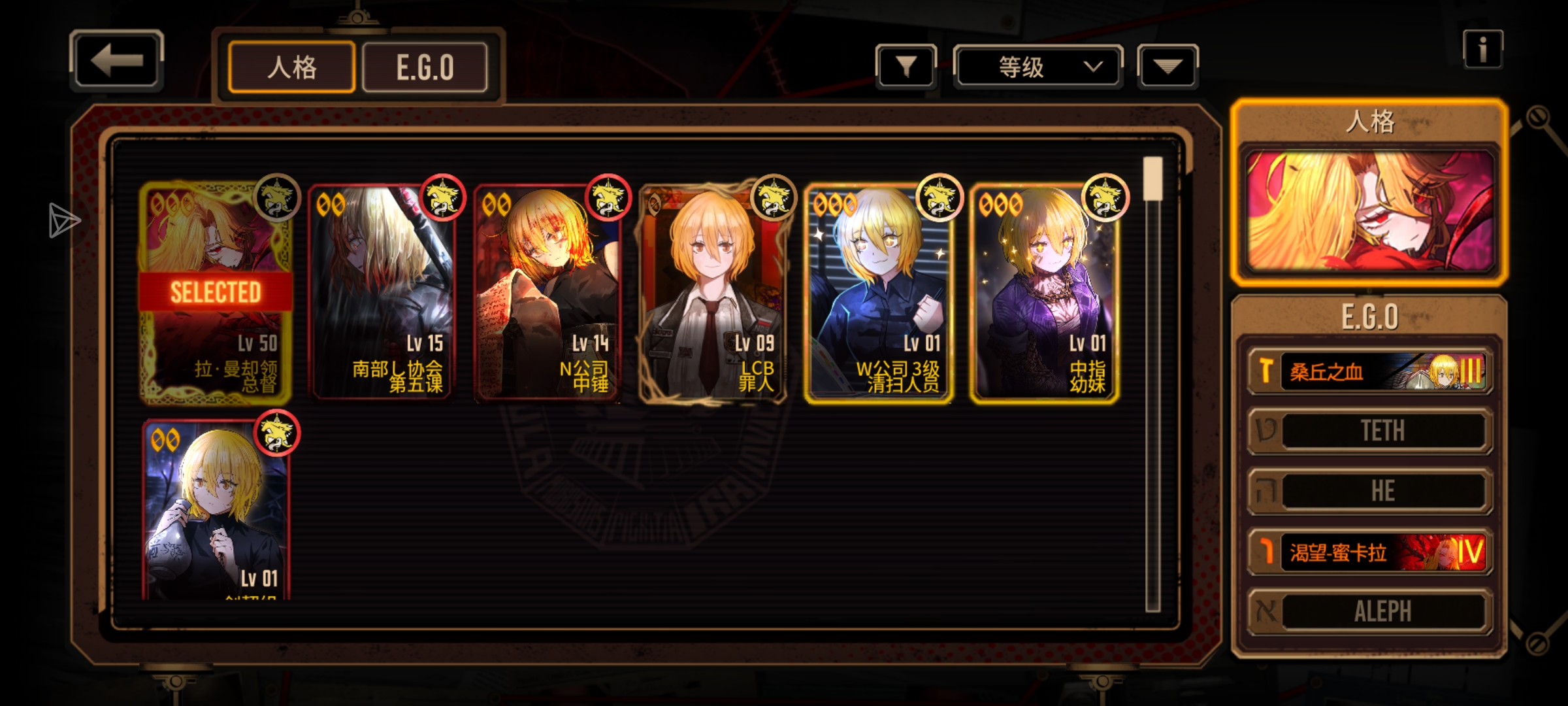Open the funnel filter options
This screenshot has height=706, width=1568.
click(906, 66)
